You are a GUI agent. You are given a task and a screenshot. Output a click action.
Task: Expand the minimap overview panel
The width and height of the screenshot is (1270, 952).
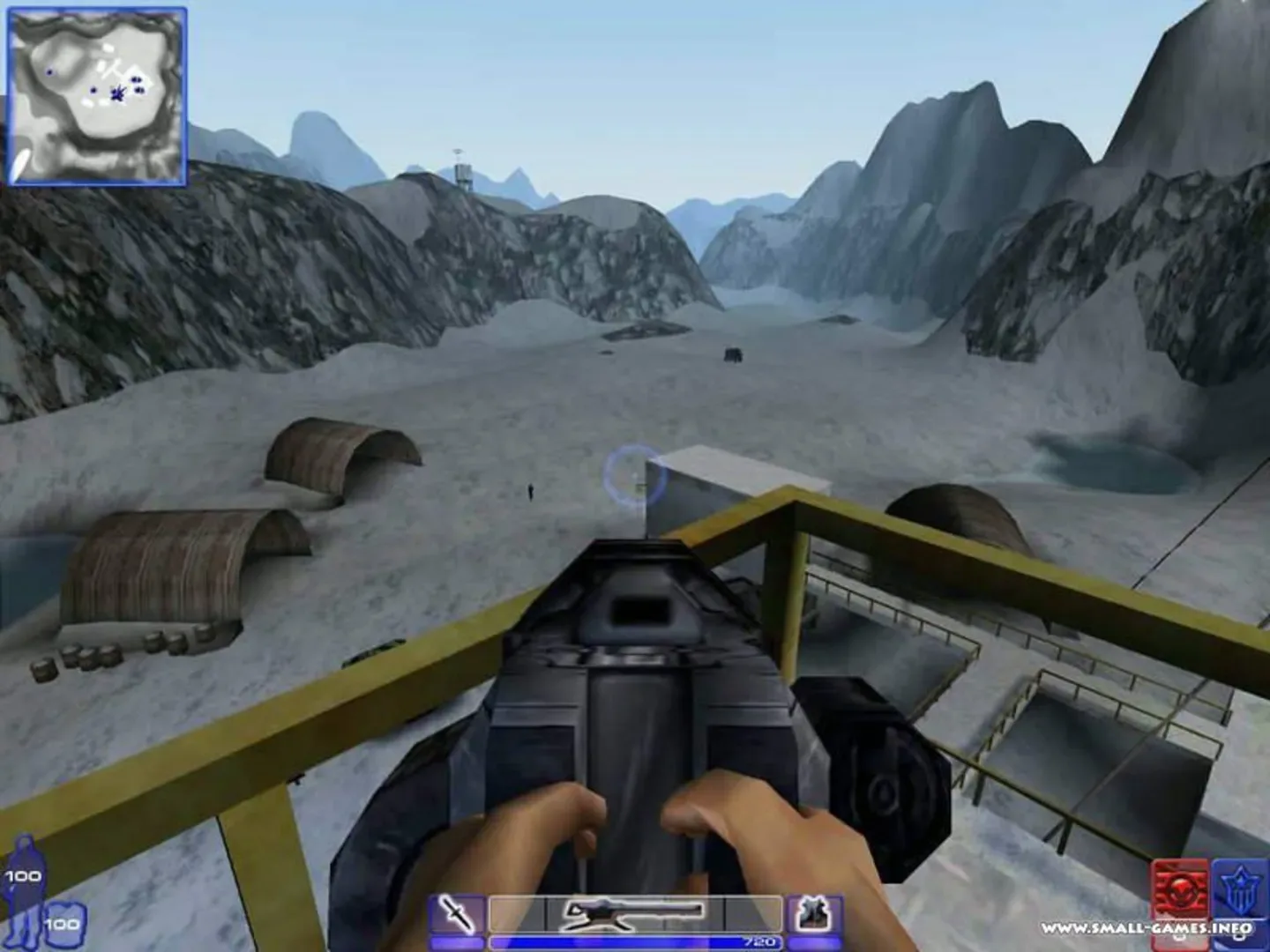pyautogui.click(x=99, y=97)
